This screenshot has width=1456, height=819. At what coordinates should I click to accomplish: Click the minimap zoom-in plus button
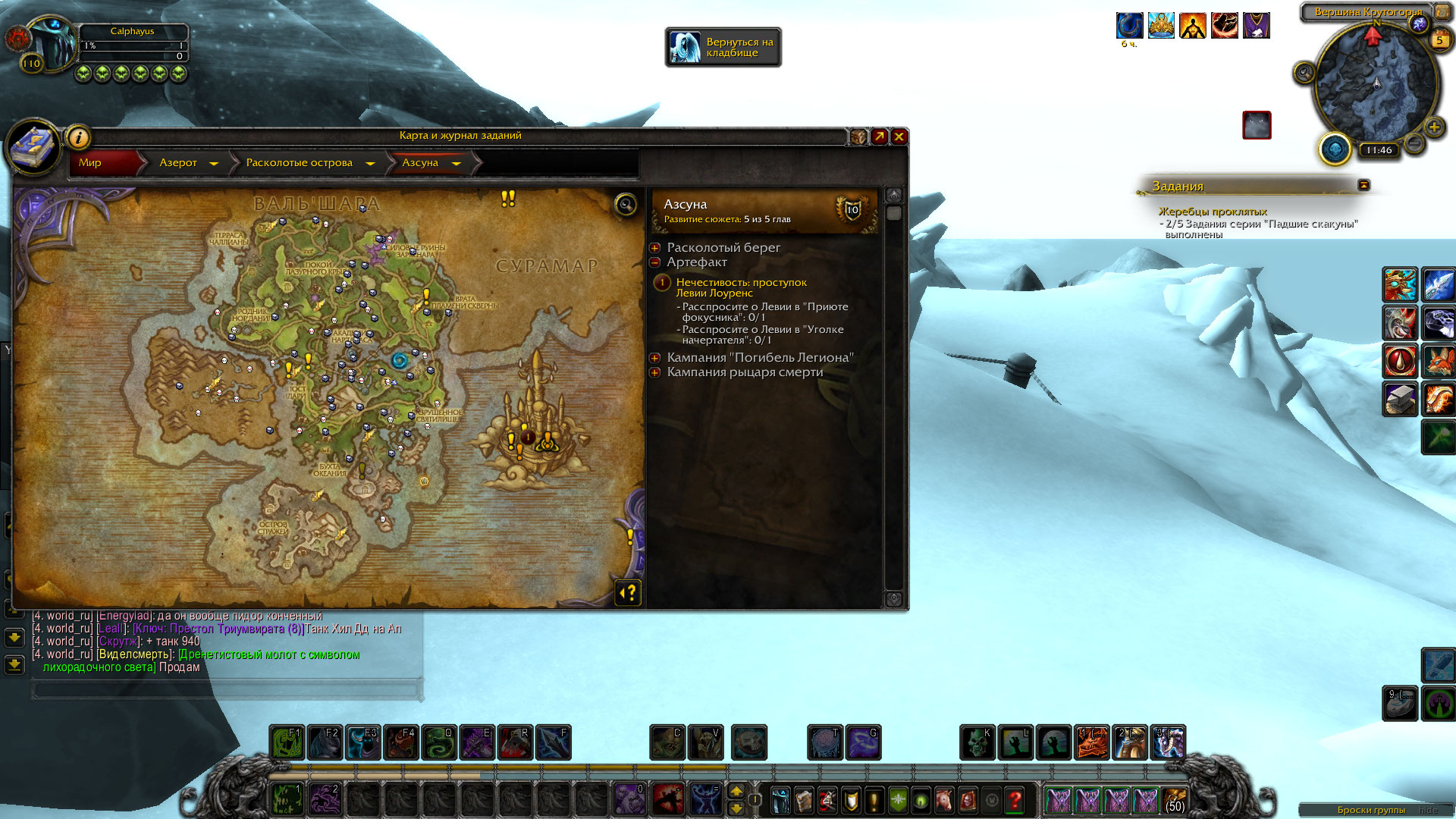[x=1433, y=127]
